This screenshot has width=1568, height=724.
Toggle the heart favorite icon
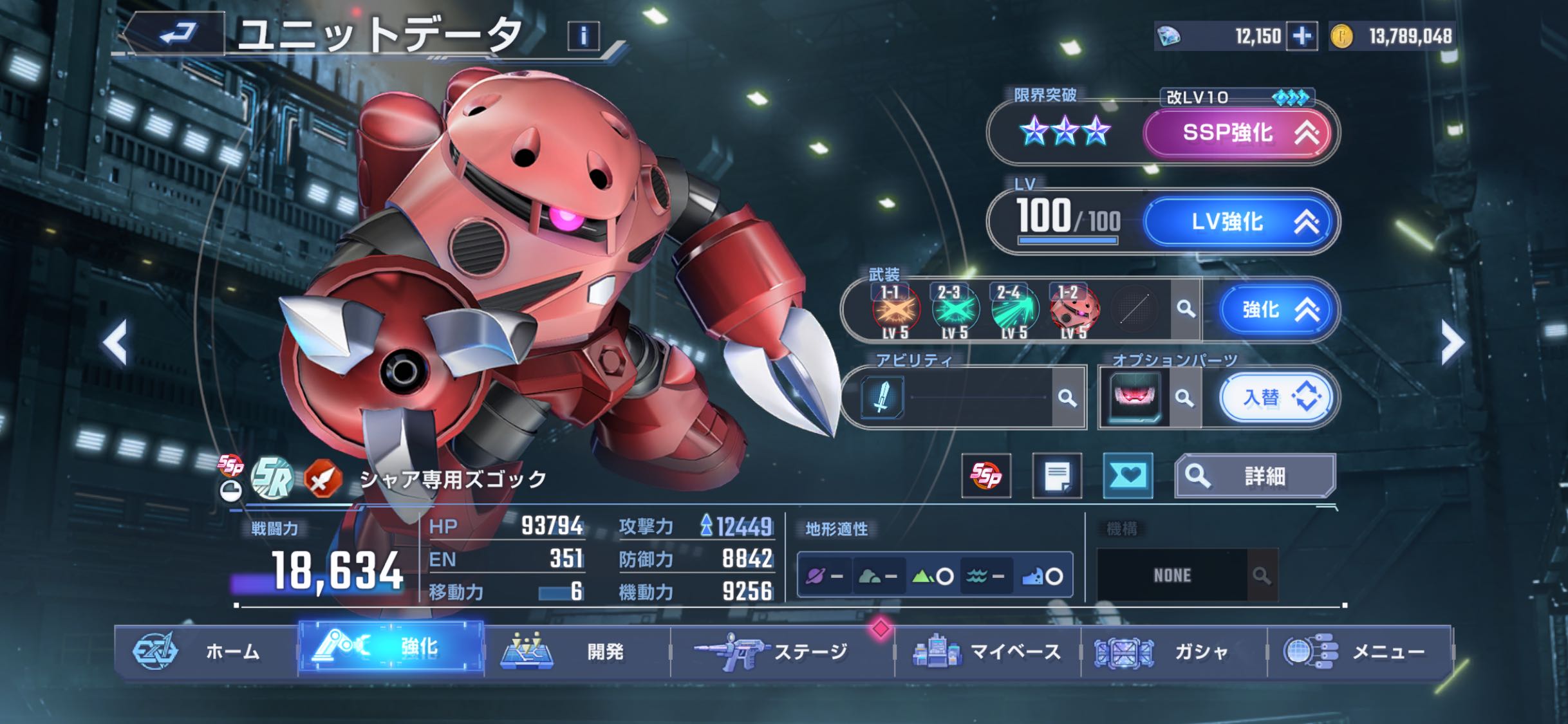coord(1128,476)
